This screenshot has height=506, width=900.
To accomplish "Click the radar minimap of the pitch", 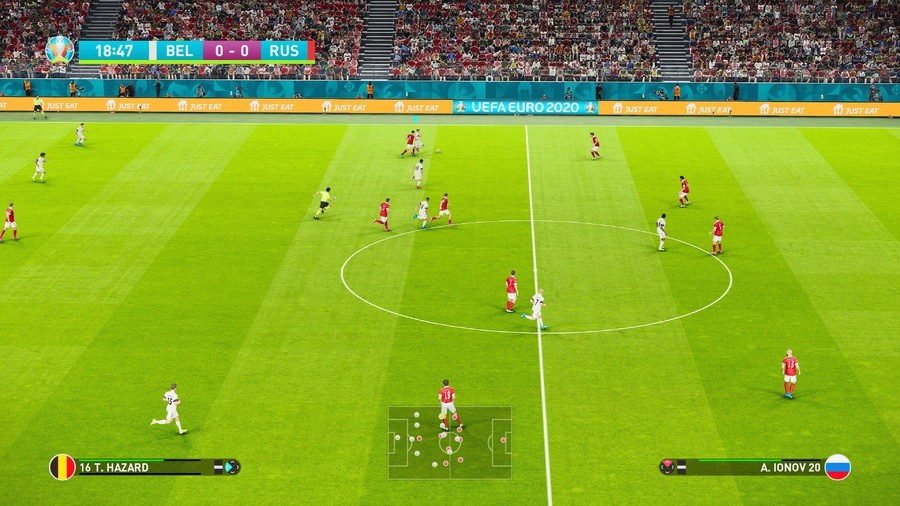I will coord(450,441).
